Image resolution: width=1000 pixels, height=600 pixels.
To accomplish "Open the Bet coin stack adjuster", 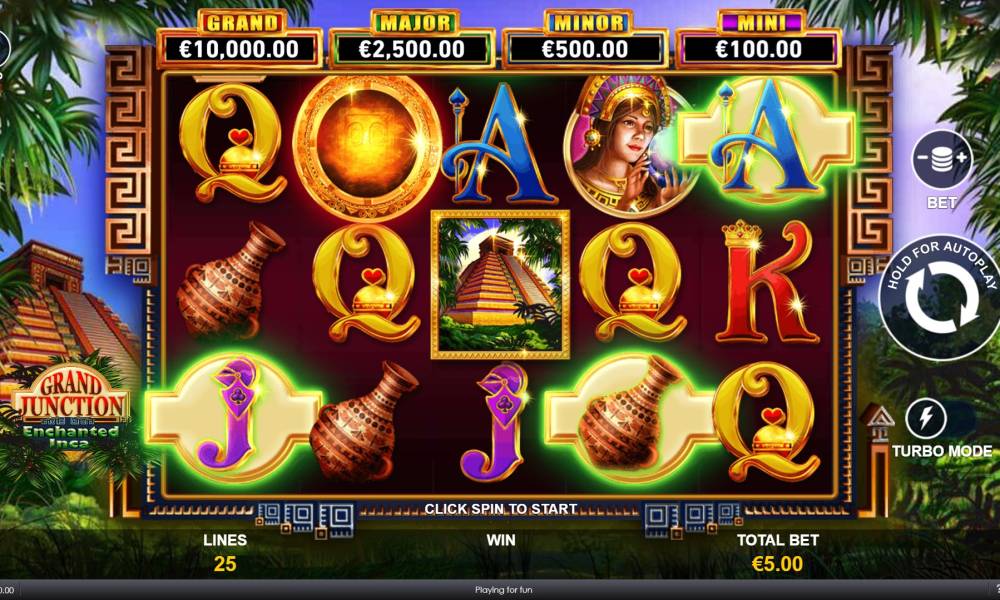I will (941, 161).
